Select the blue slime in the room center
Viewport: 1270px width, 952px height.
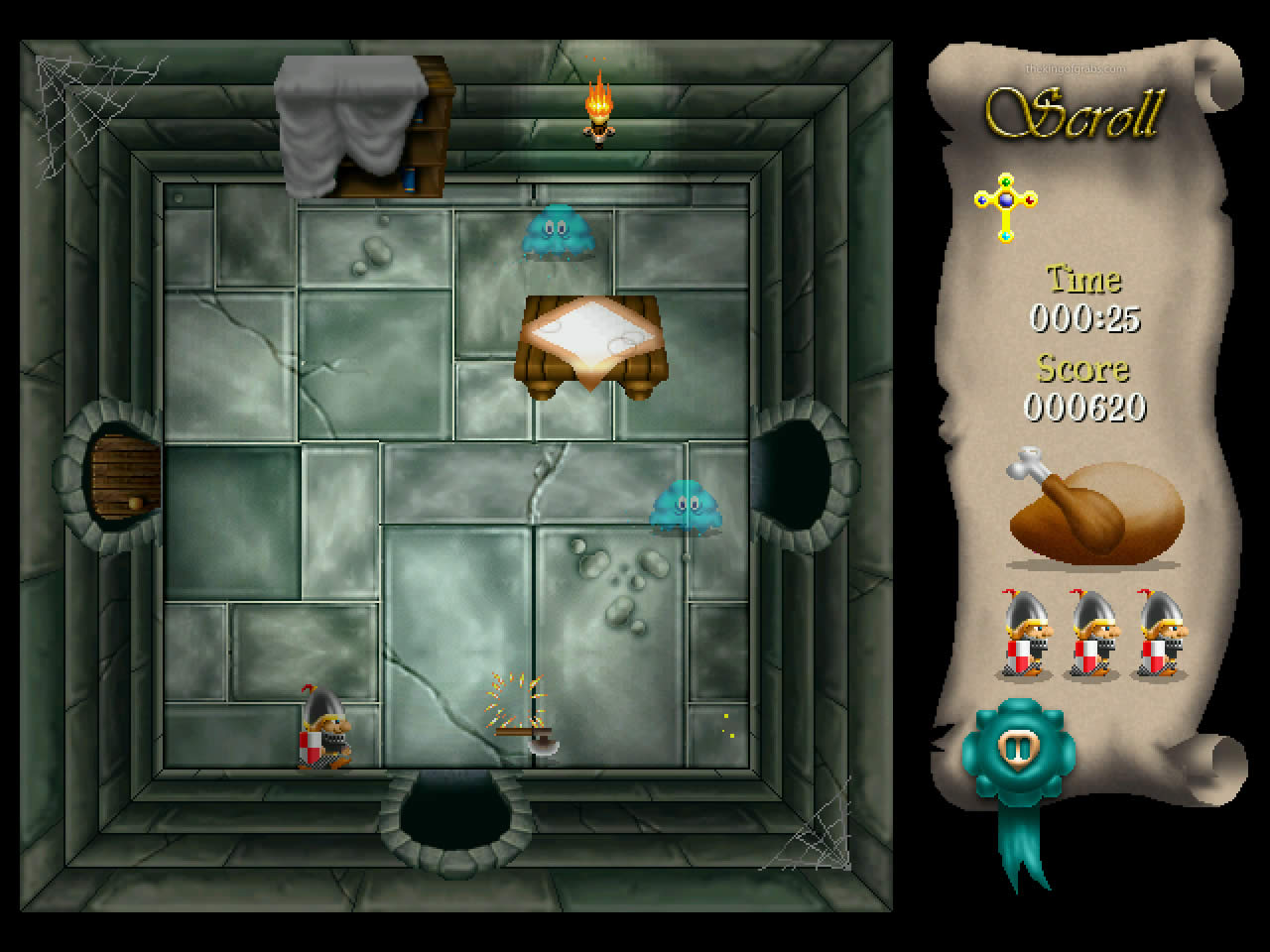(688, 506)
